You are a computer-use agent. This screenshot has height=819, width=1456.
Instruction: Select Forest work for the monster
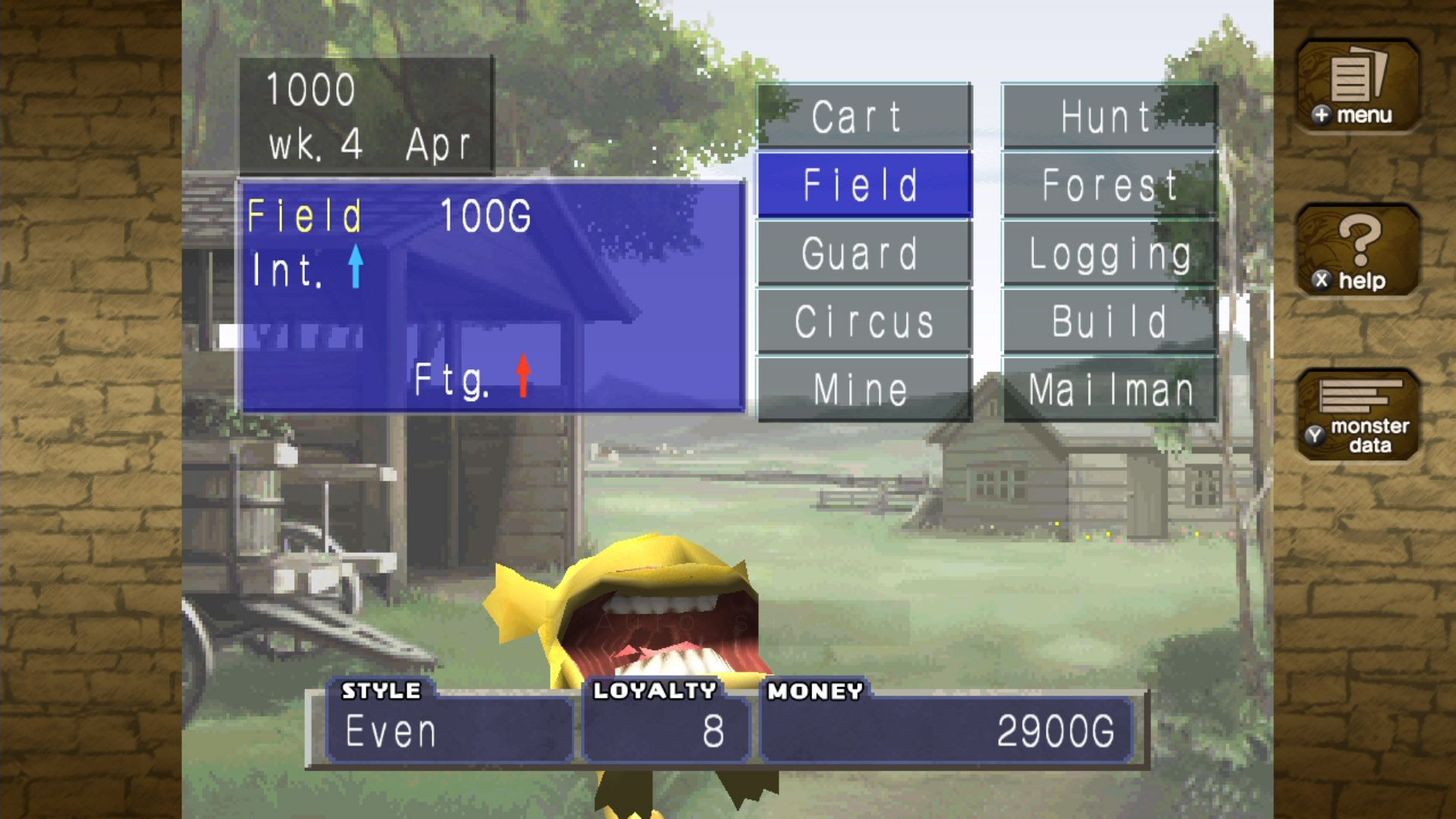point(1109,184)
